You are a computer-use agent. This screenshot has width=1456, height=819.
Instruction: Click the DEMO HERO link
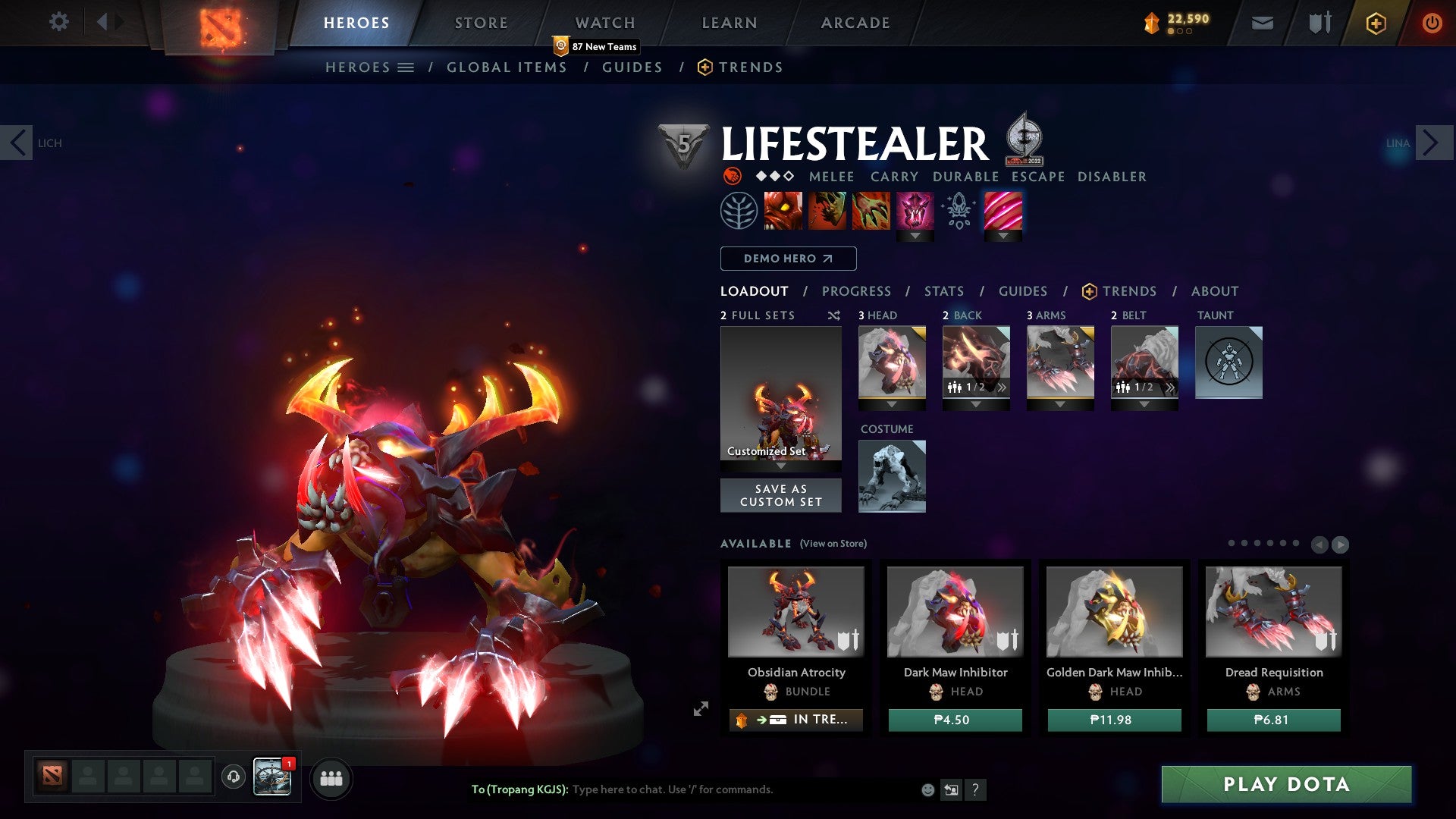tap(788, 259)
